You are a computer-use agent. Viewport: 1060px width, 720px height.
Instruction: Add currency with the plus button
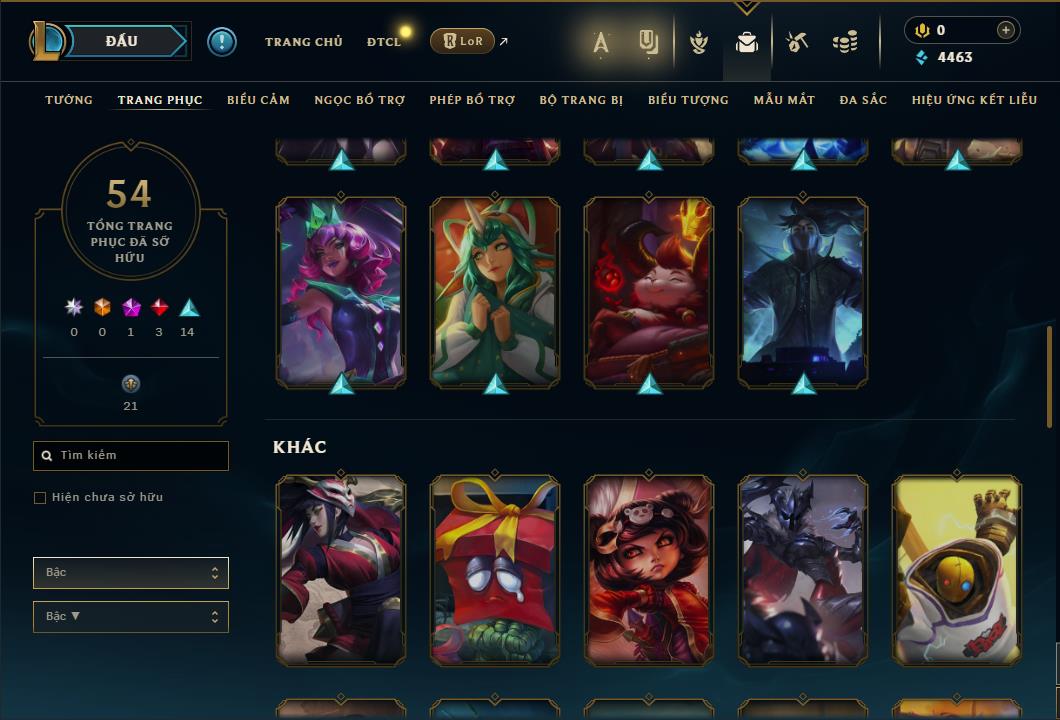point(1006,30)
